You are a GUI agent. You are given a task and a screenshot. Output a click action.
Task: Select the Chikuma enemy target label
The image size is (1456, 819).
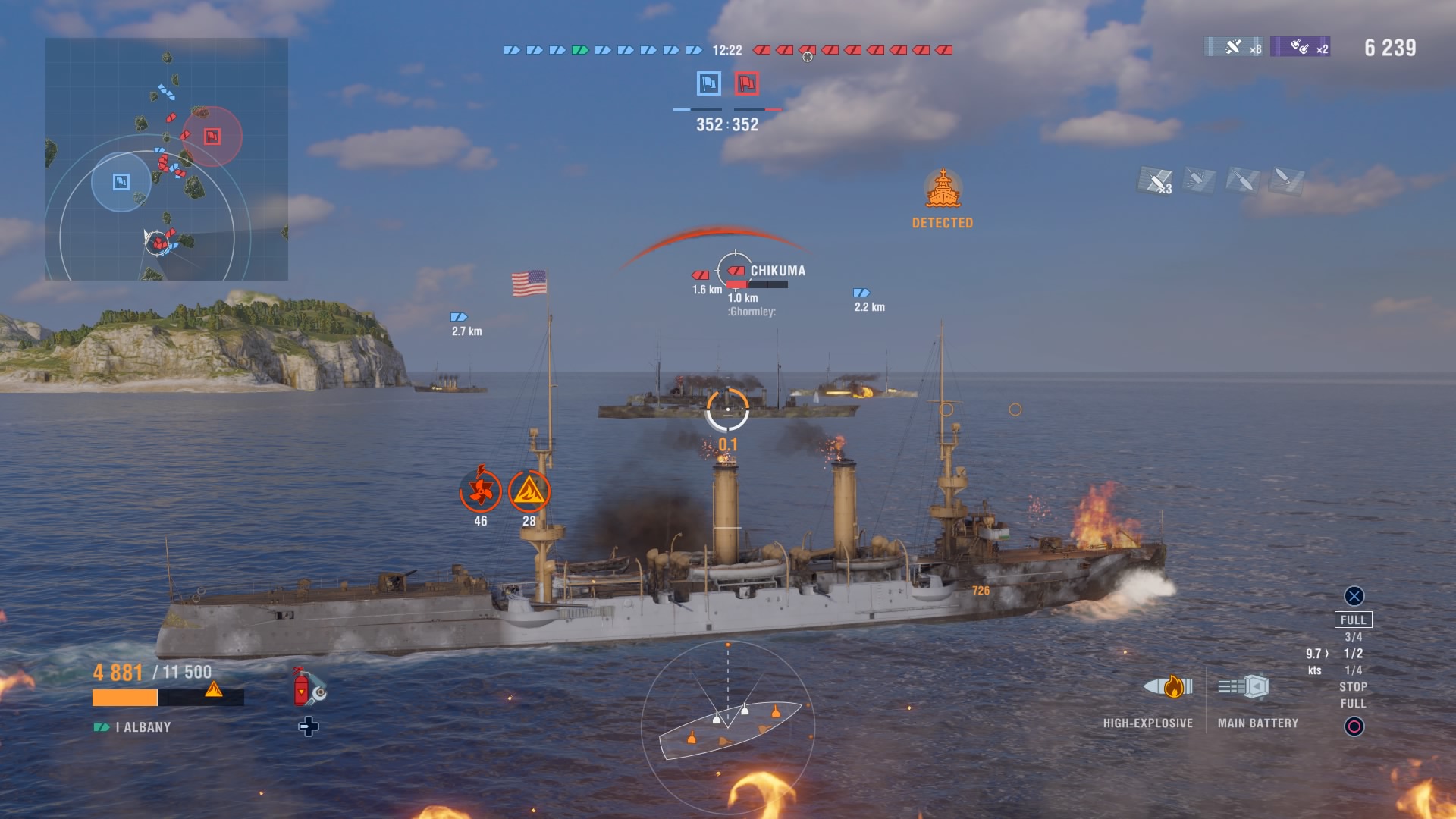click(x=777, y=271)
